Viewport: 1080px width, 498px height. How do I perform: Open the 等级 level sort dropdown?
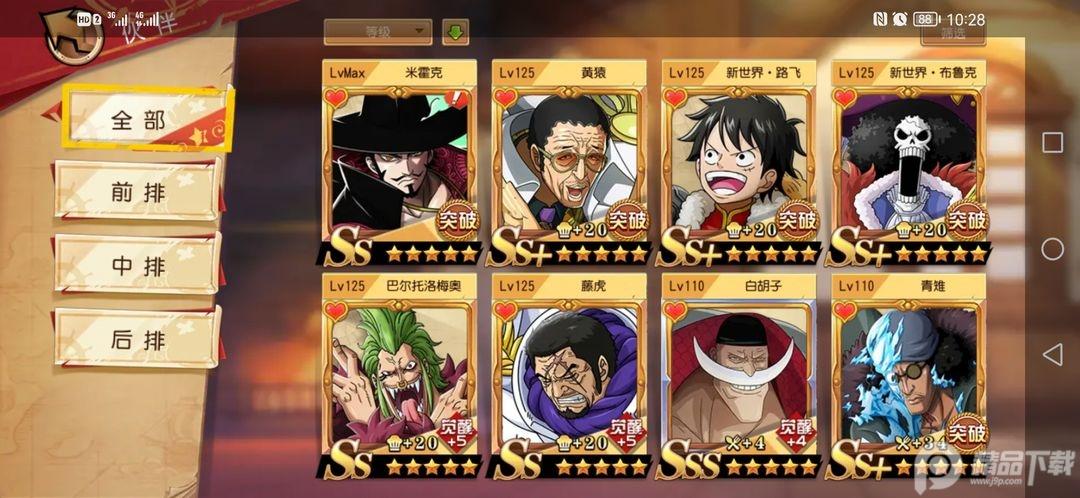coord(378,31)
